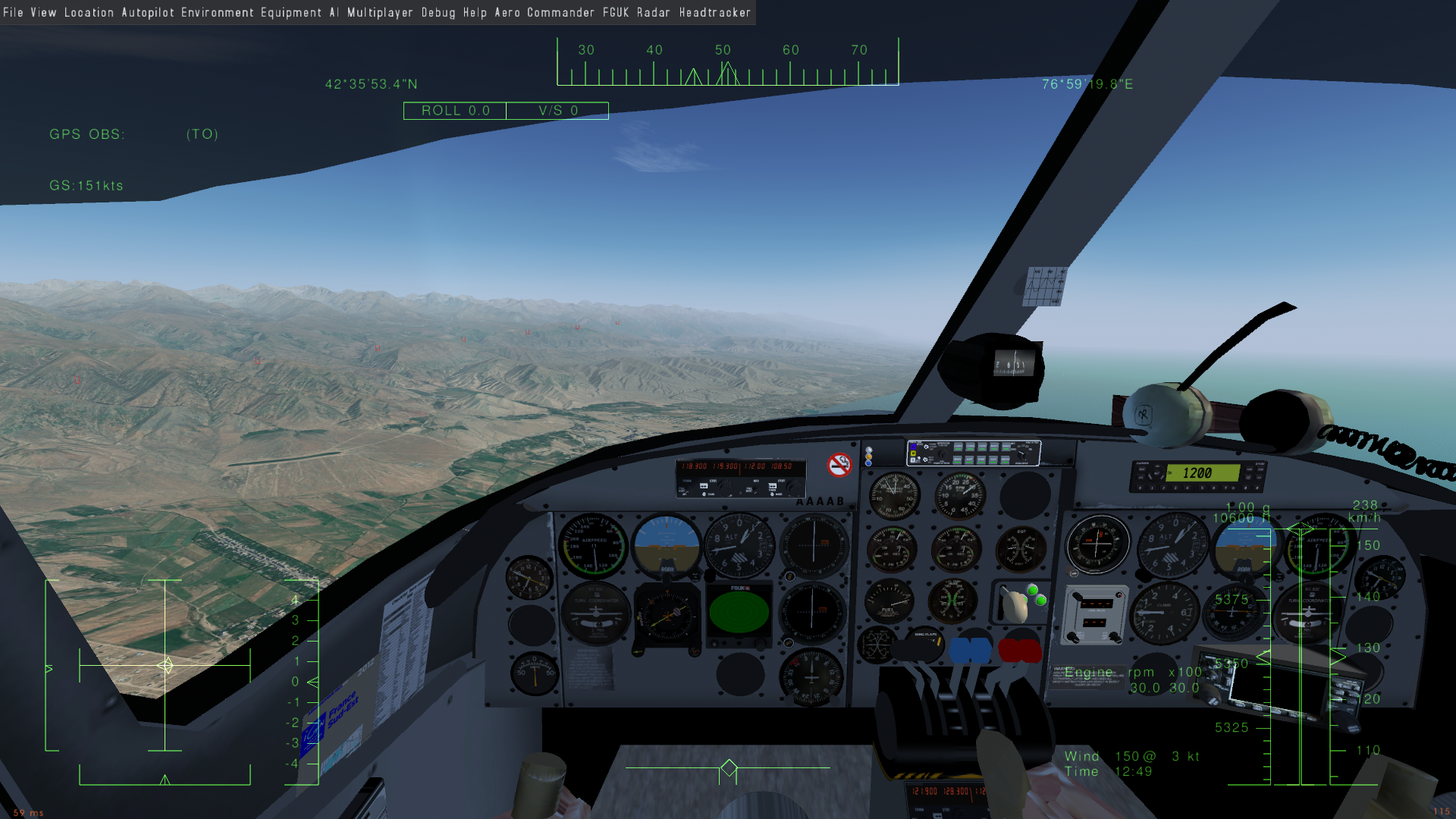Open the Headtracker menu

point(714,12)
